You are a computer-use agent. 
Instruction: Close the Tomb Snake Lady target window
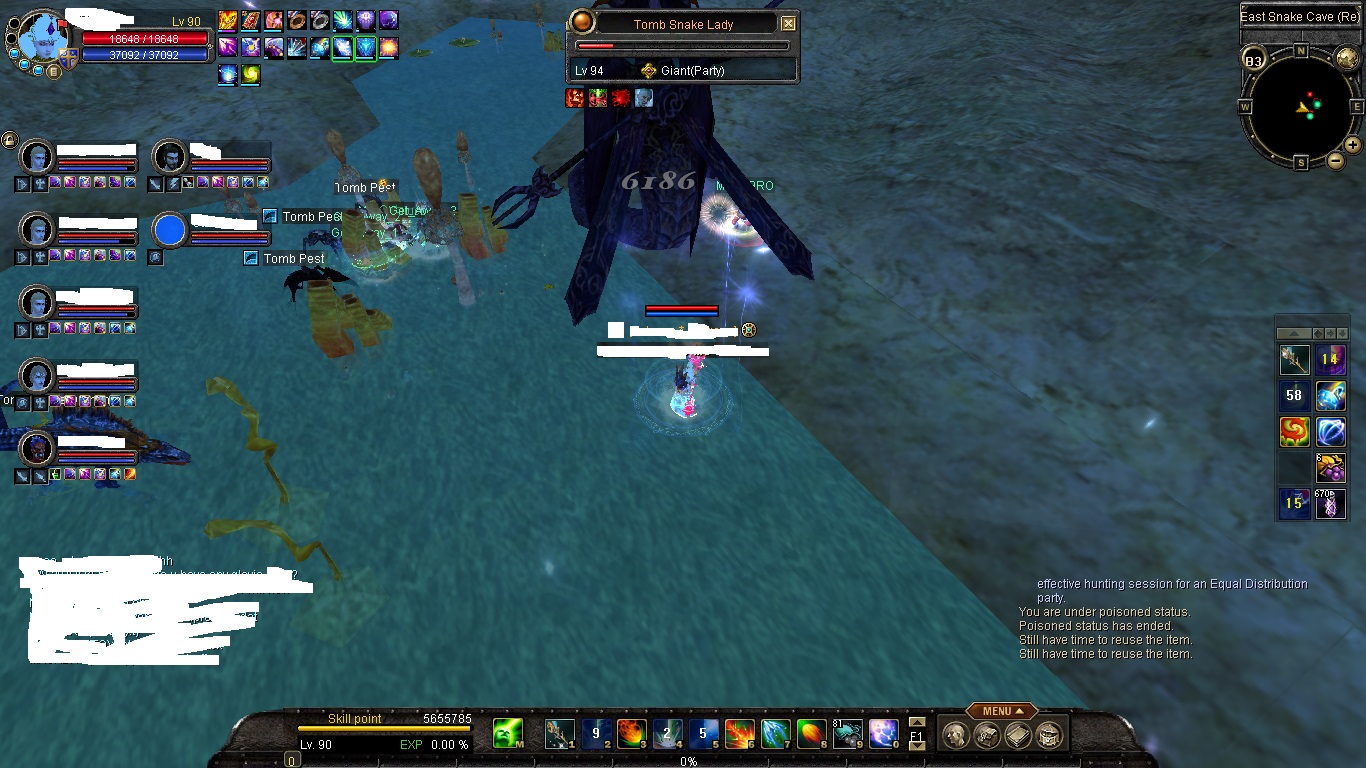pos(788,23)
